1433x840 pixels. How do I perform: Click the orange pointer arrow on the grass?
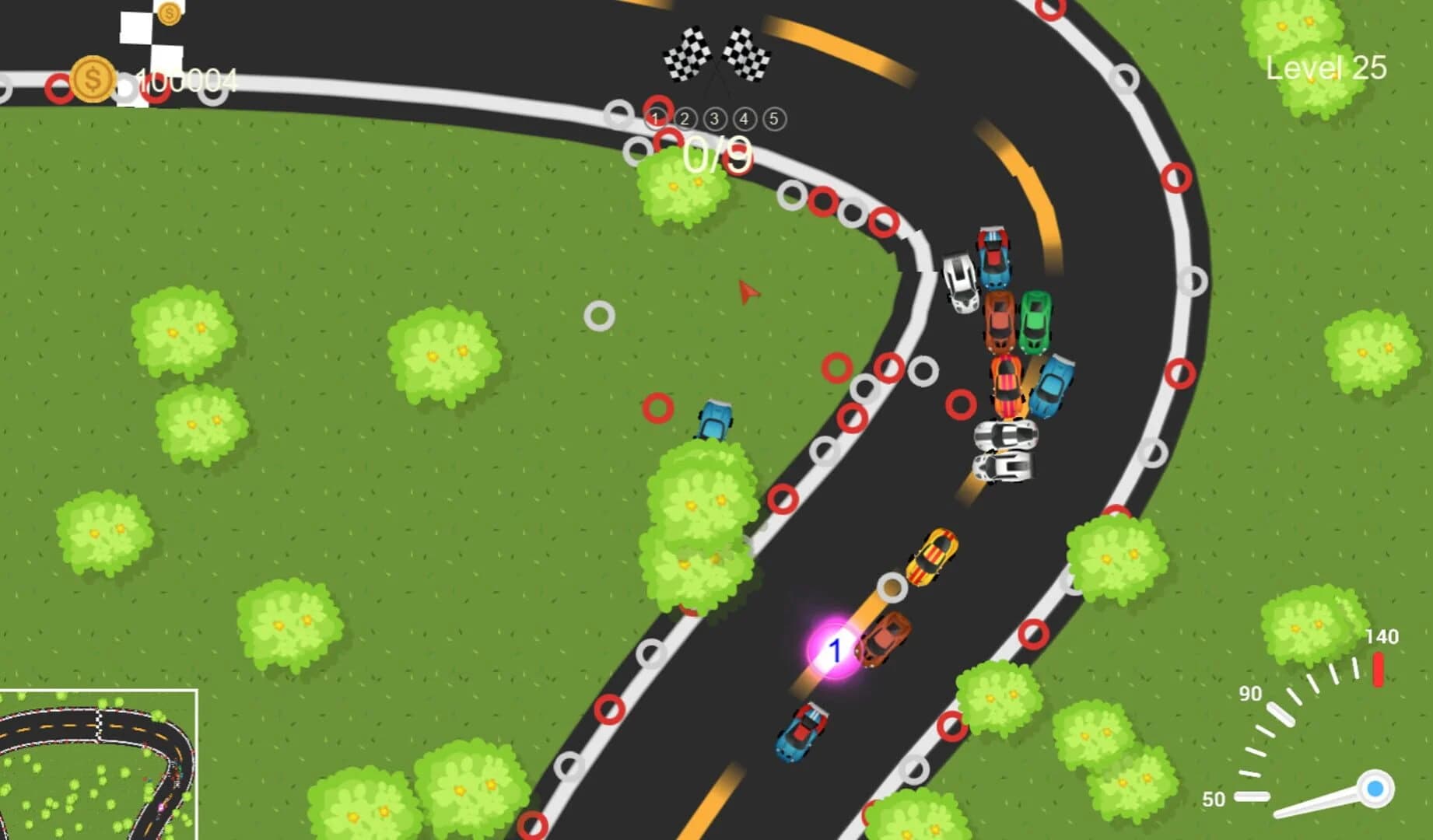click(x=745, y=292)
